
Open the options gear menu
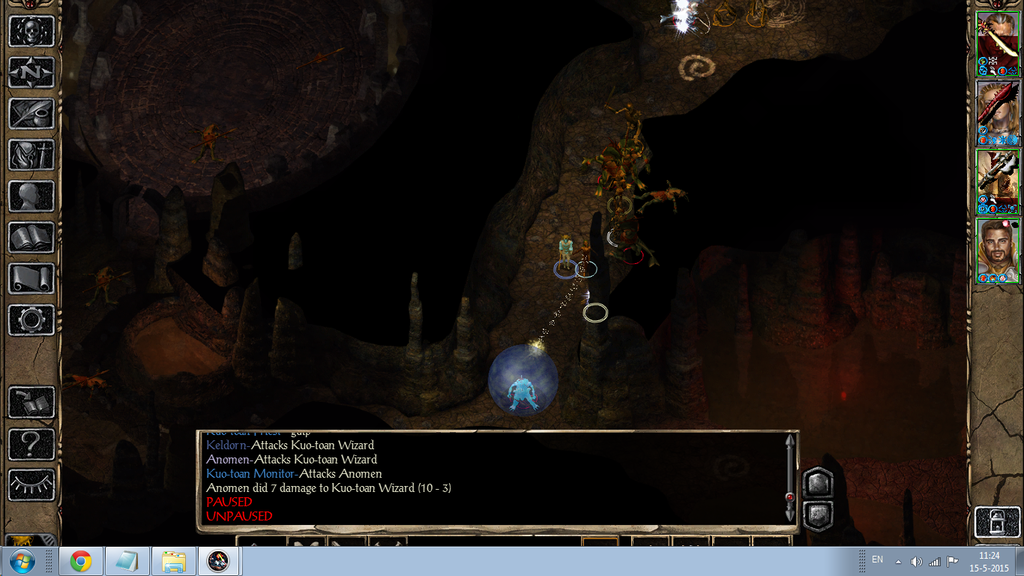pyautogui.click(x=31, y=320)
